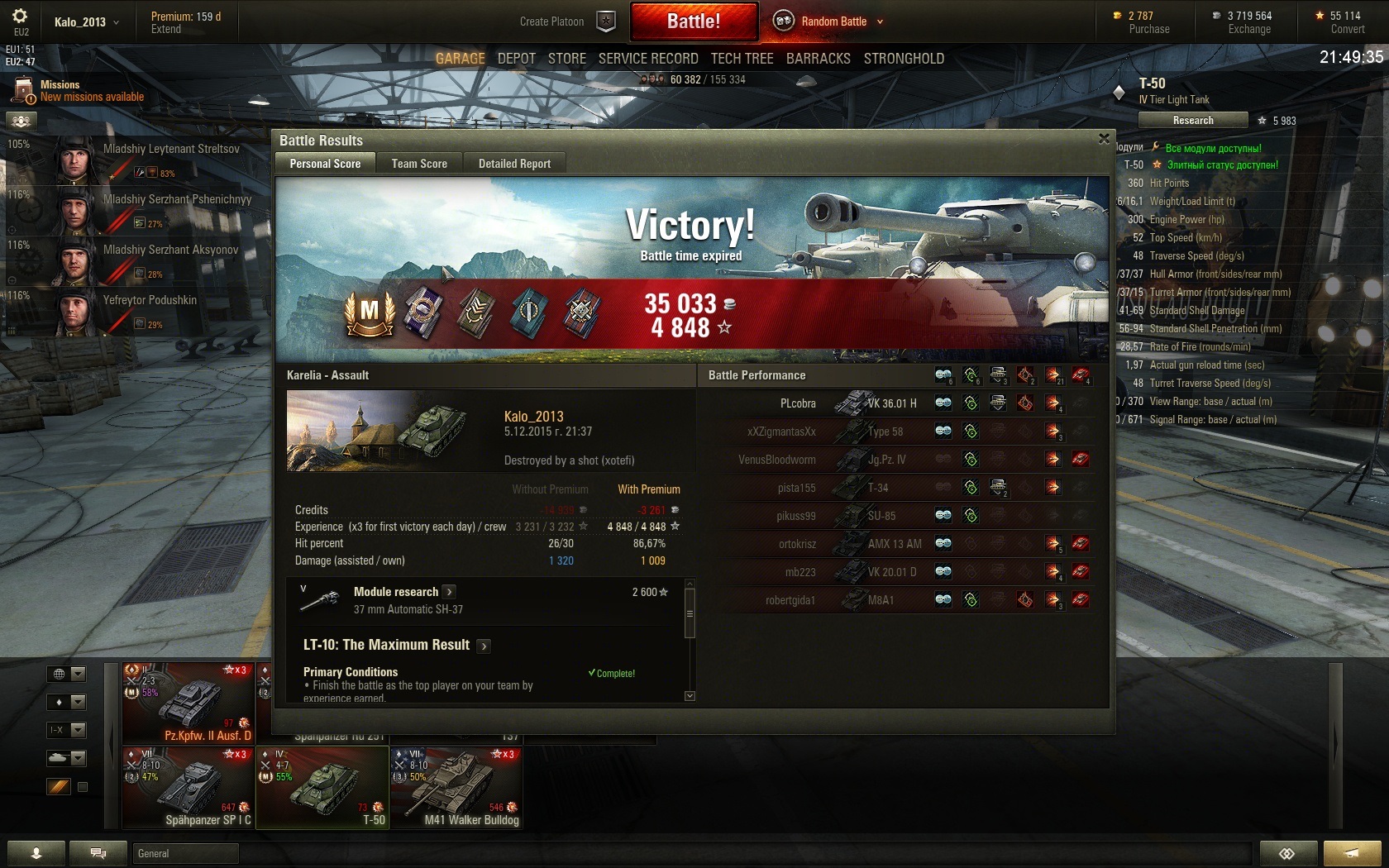The width and height of the screenshot is (1389, 868).
Task: Select the M41 Walker Bulldog tank
Action: click(456, 788)
